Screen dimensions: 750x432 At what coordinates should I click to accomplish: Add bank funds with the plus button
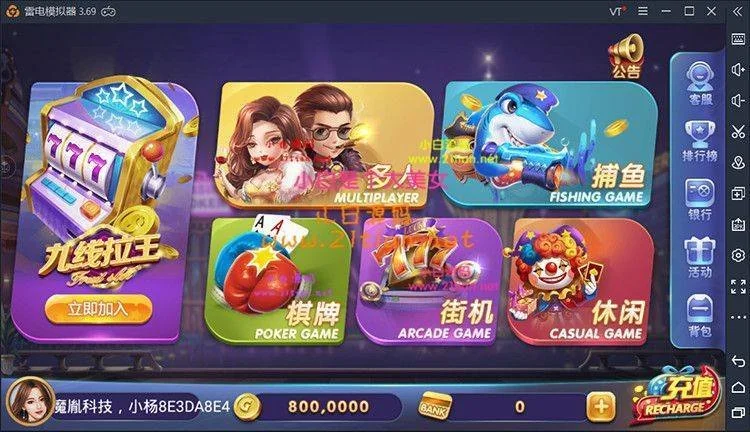coord(600,406)
